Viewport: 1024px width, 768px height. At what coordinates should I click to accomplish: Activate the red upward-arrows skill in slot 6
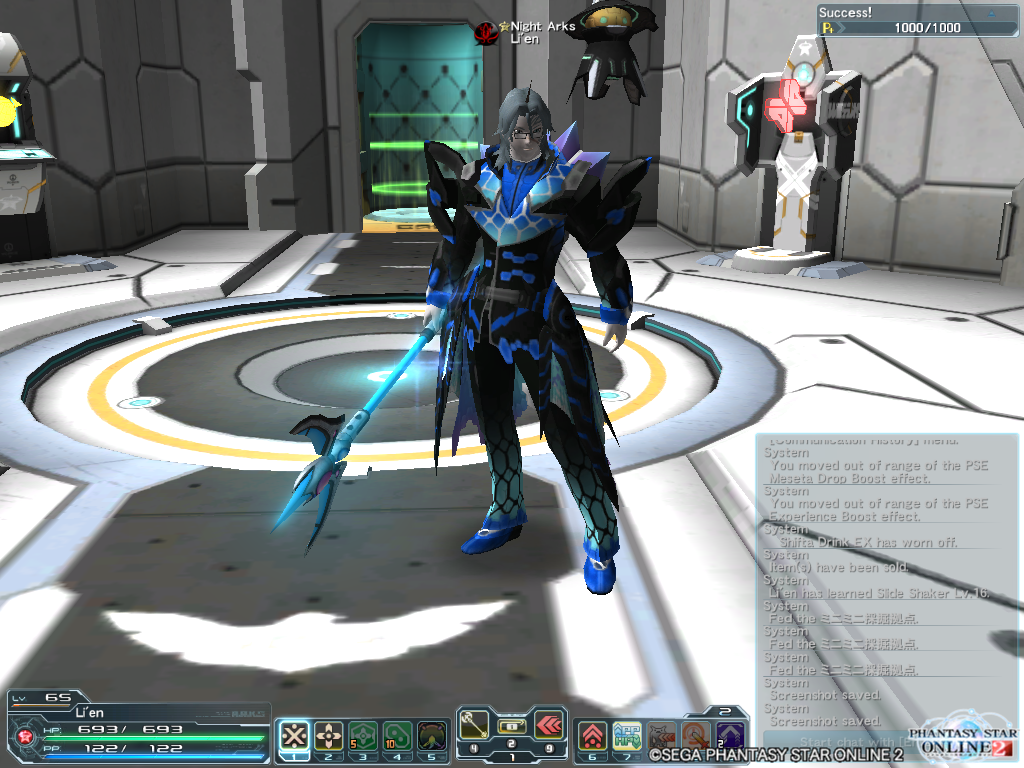tap(593, 736)
